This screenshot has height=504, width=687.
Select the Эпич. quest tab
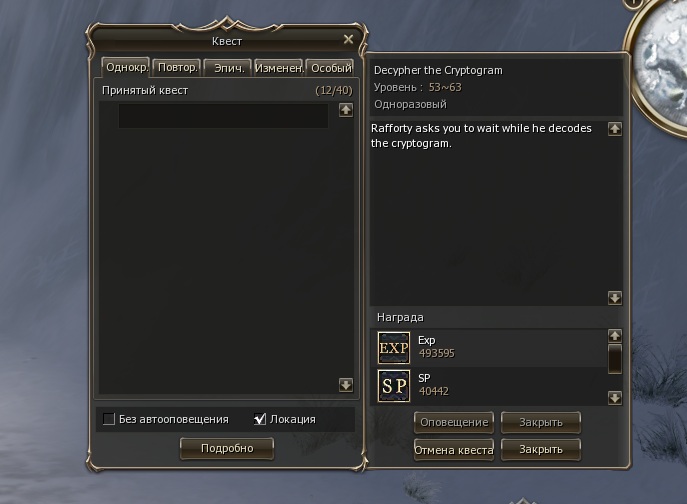[227, 68]
